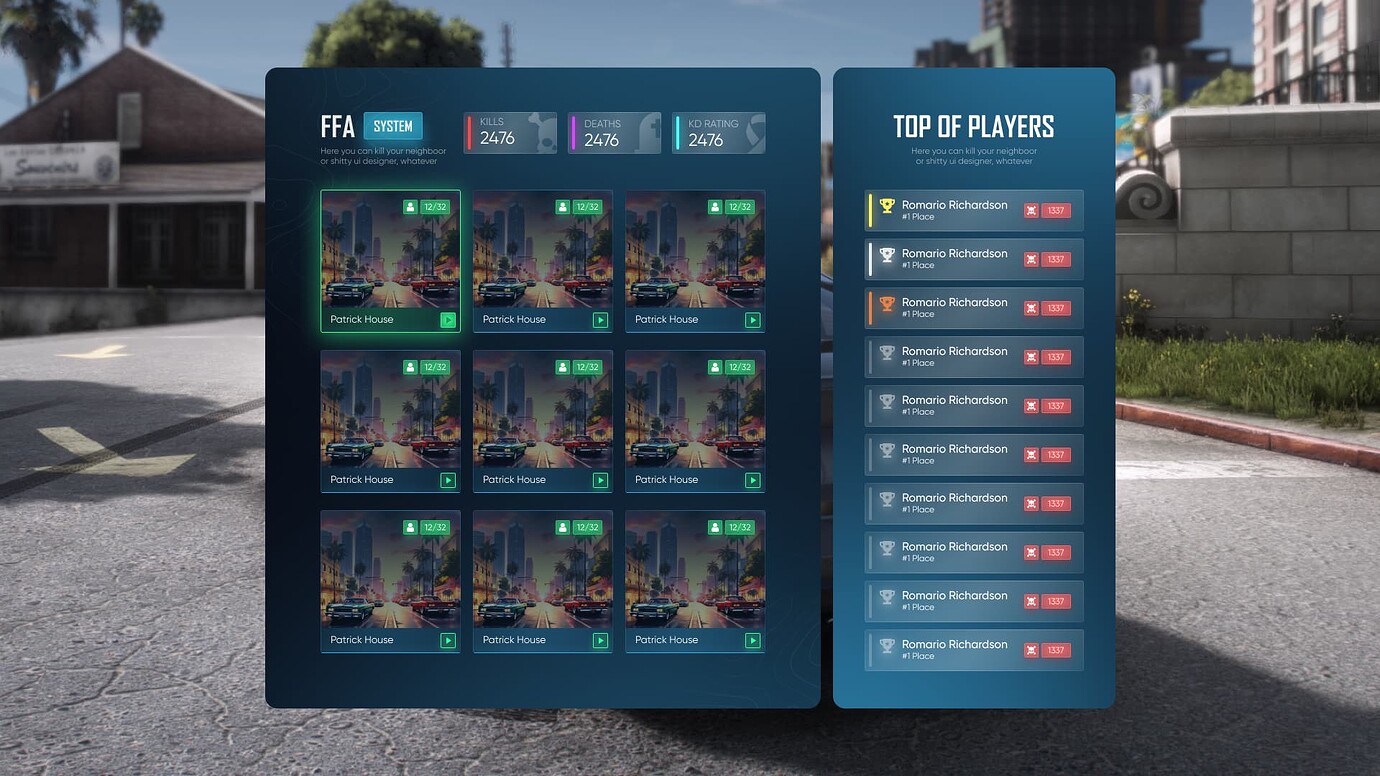Select the gold trophy icon in the top player row
The image size is (1380, 776).
point(887,206)
